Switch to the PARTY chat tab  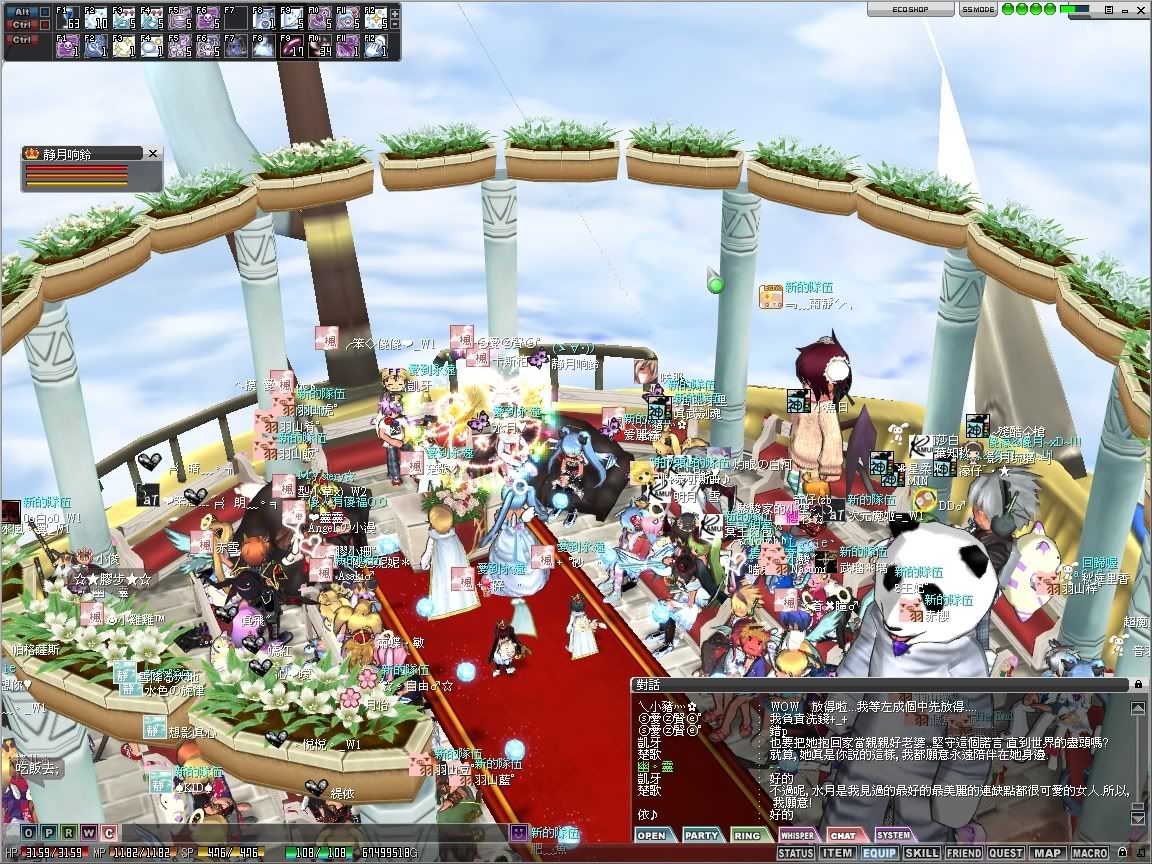pos(701,835)
